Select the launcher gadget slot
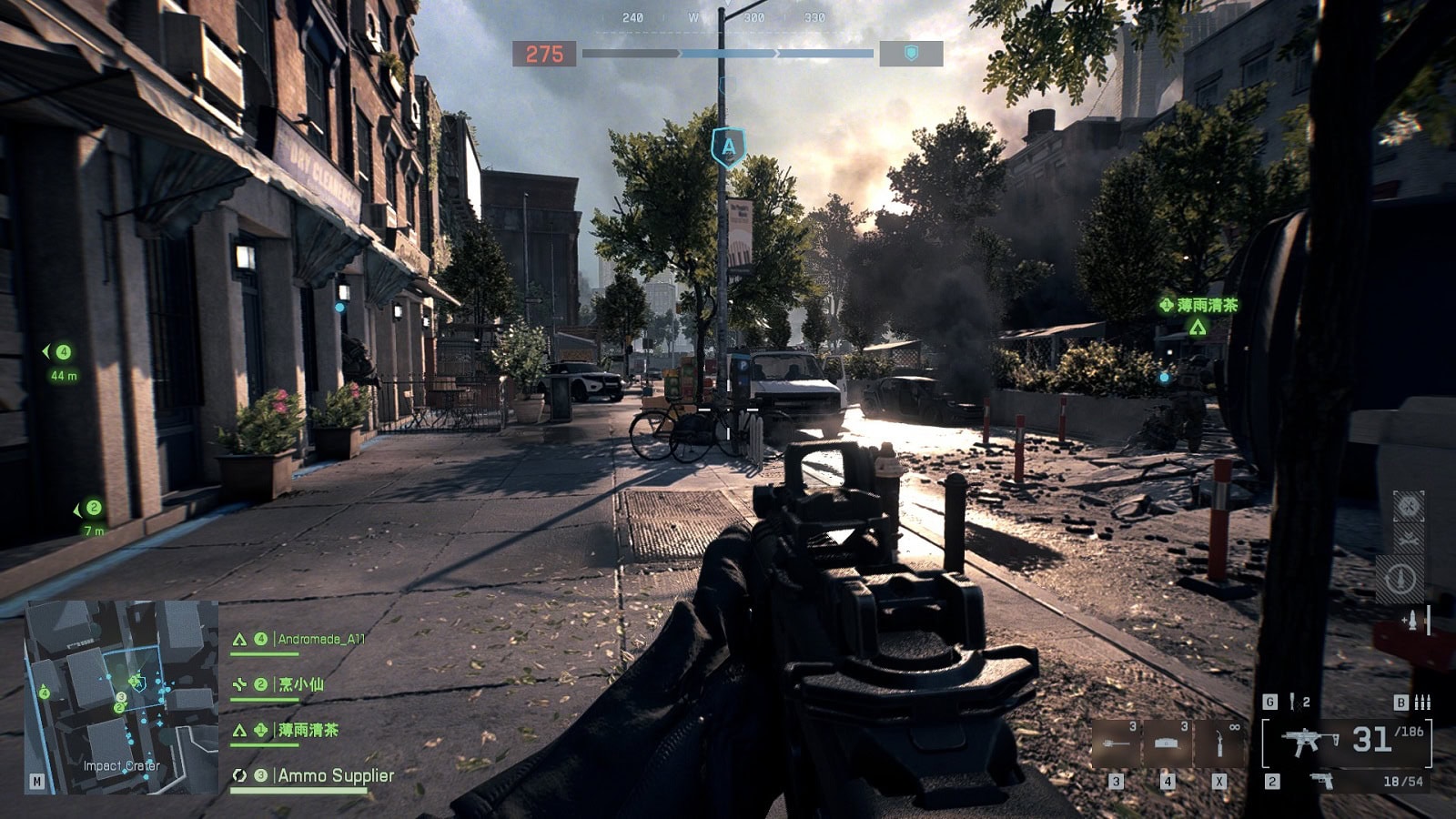This screenshot has width=1456, height=819. click(x=1116, y=743)
